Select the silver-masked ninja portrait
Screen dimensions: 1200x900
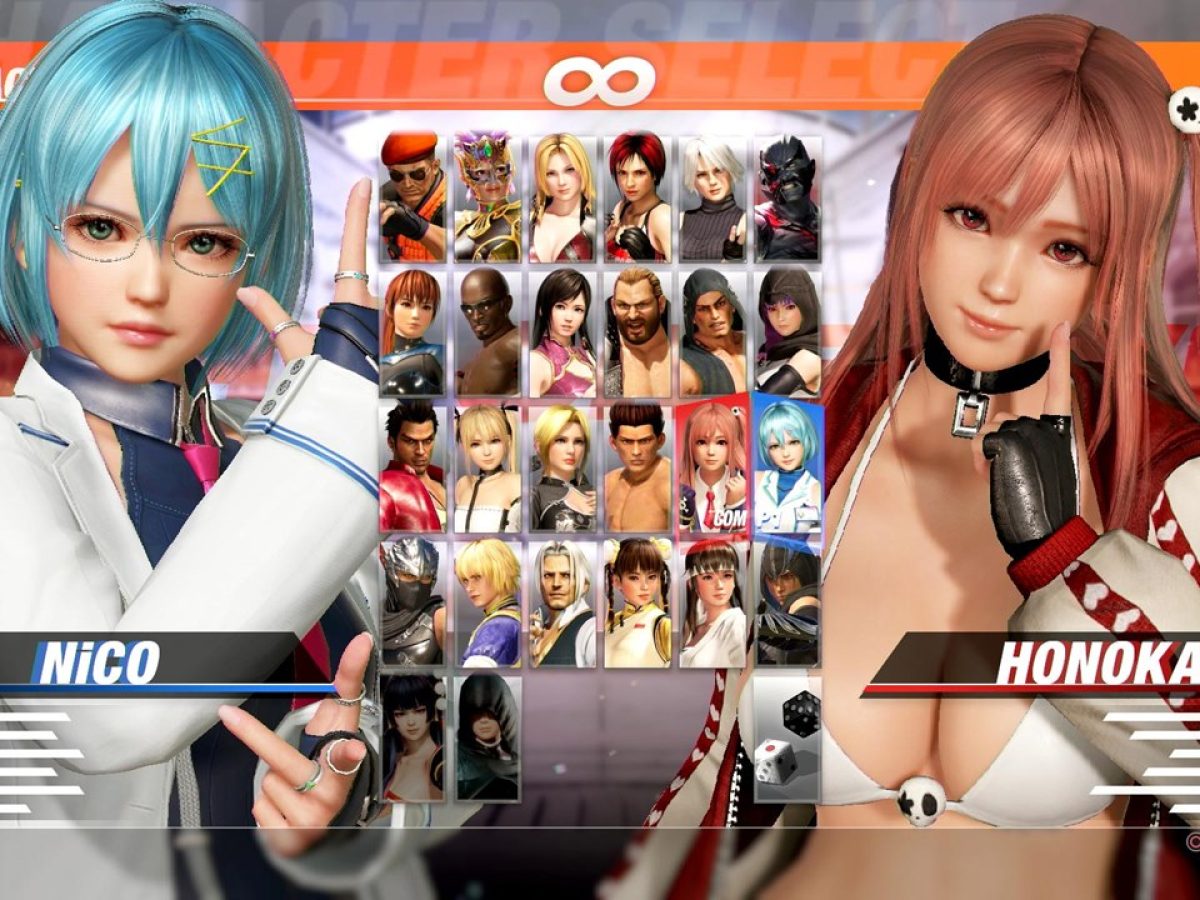pyautogui.click(x=412, y=602)
